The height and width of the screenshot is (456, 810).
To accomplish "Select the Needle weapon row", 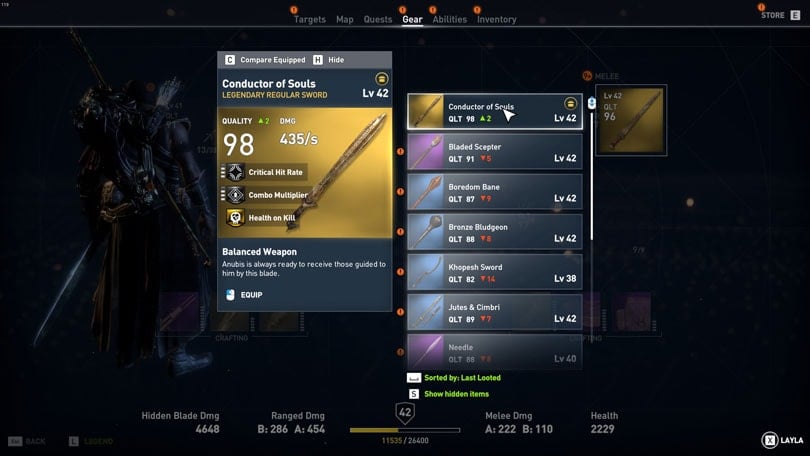I will coord(494,350).
